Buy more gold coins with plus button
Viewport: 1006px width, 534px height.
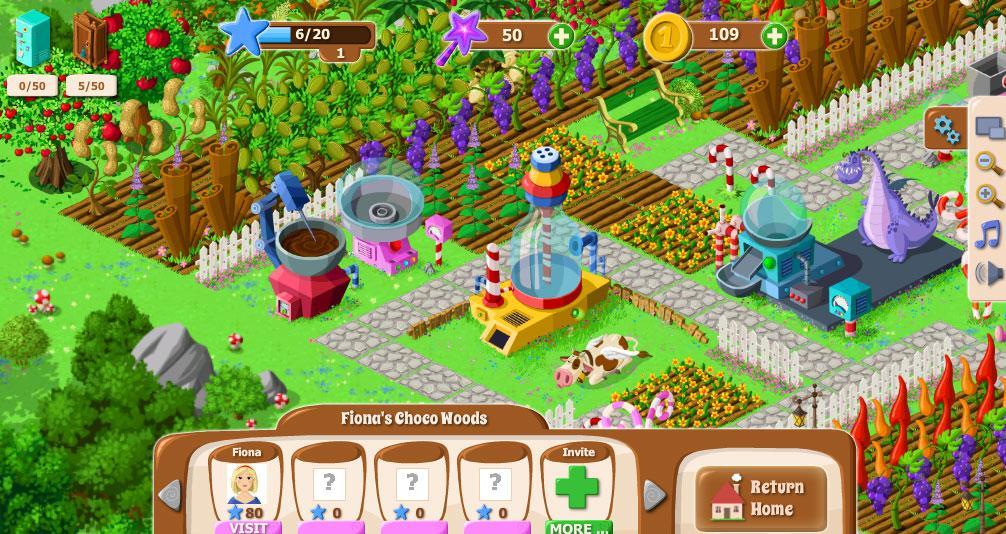click(774, 37)
